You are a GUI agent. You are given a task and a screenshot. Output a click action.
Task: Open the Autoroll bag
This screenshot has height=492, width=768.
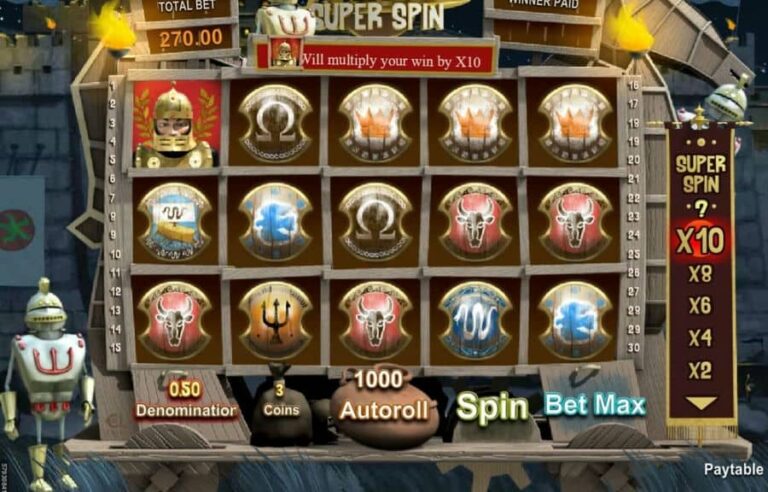click(x=385, y=405)
